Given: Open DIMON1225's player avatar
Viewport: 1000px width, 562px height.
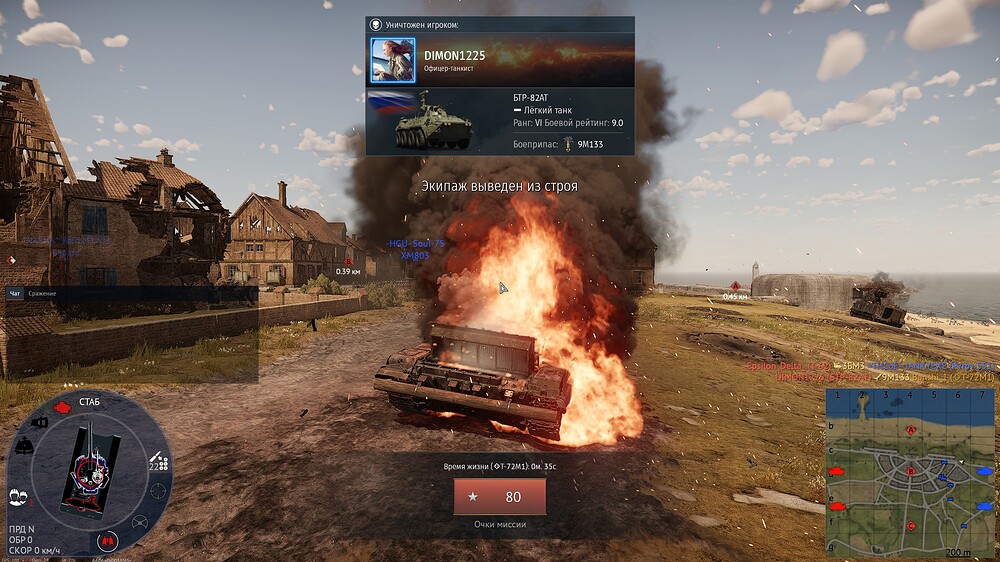Looking at the screenshot, I should (393, 60).
